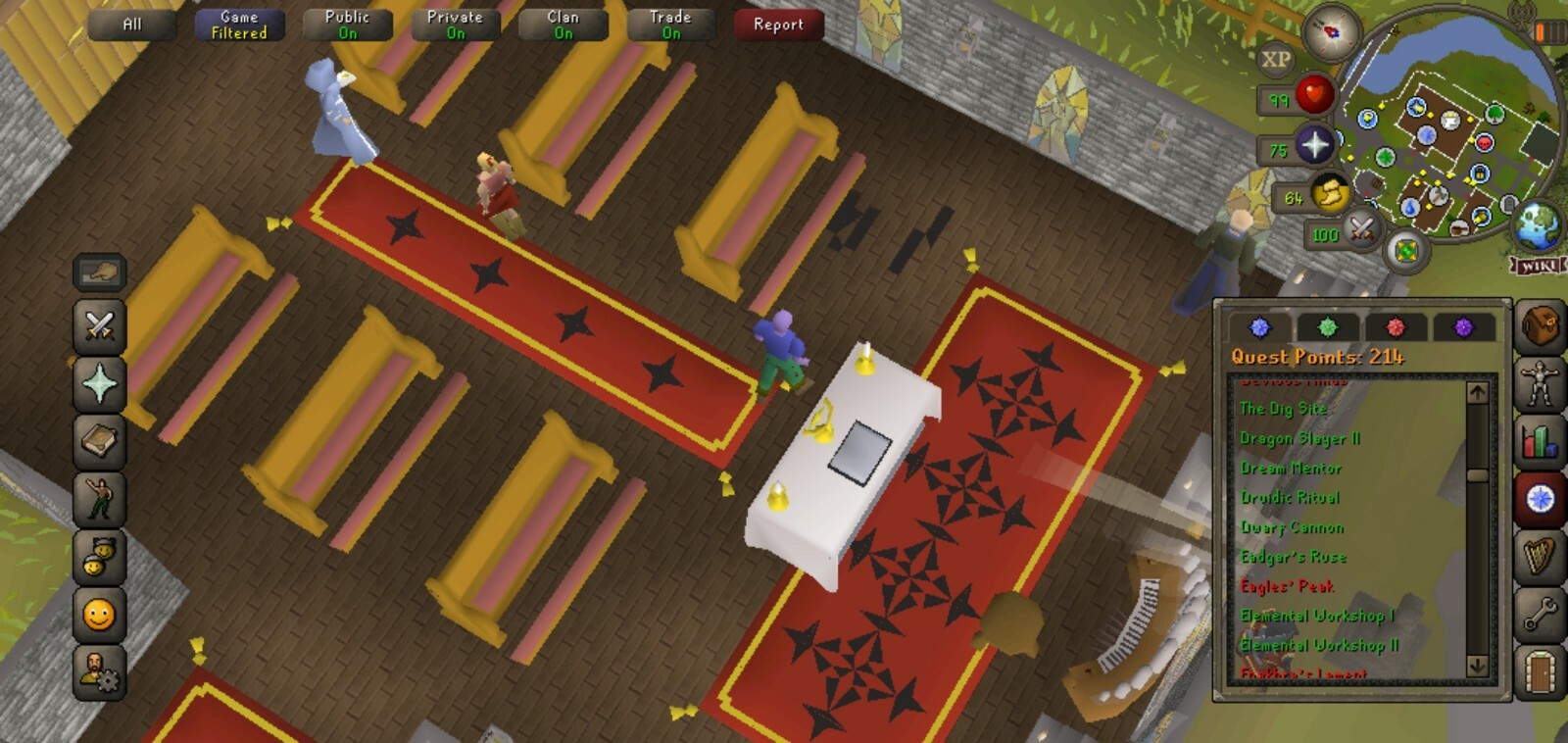Open the wrench settings tab
The height and width of the screenshot is (743, 1568).
tap(1540, 615)
